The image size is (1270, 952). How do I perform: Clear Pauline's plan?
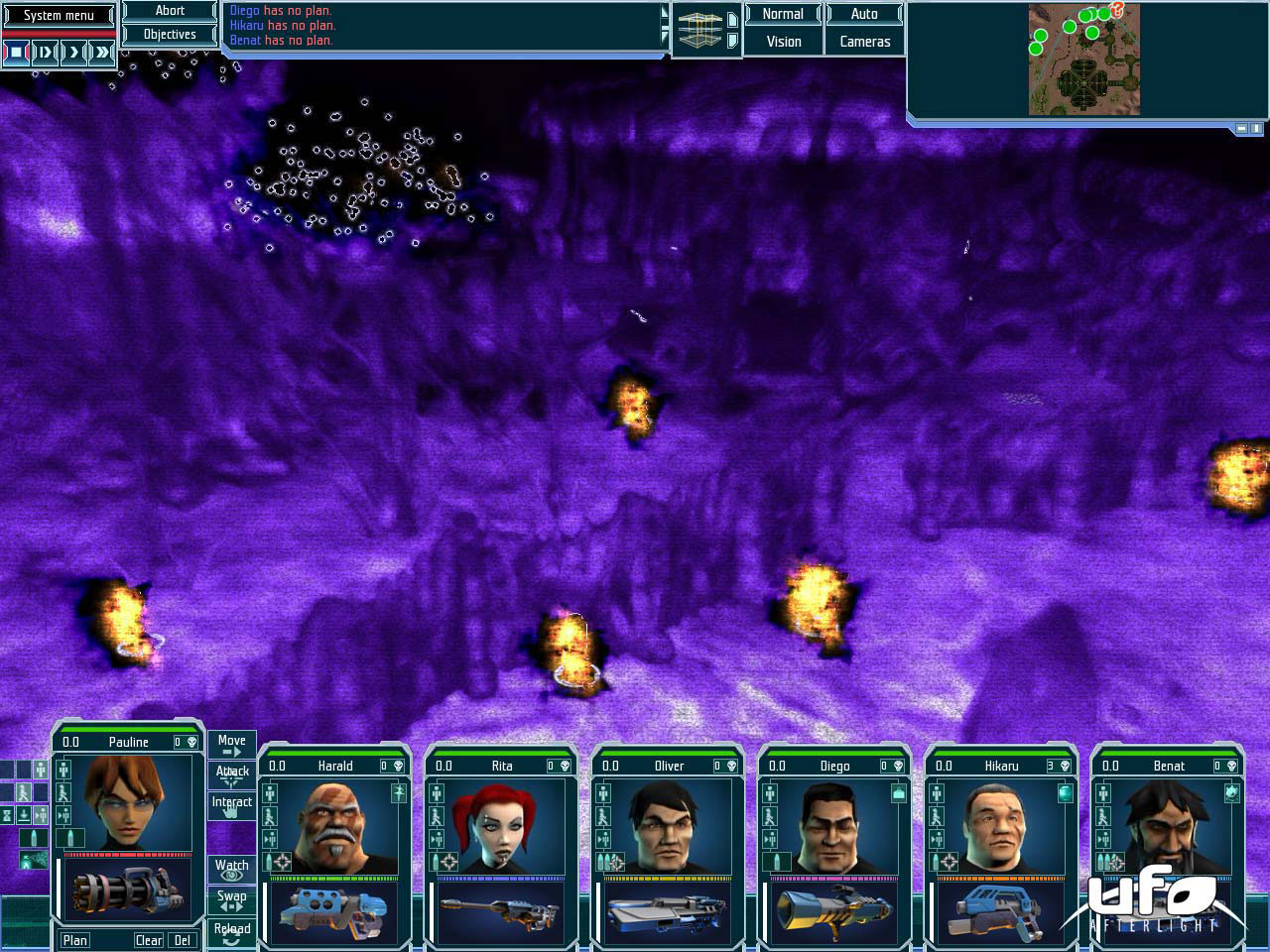[149, 940]
